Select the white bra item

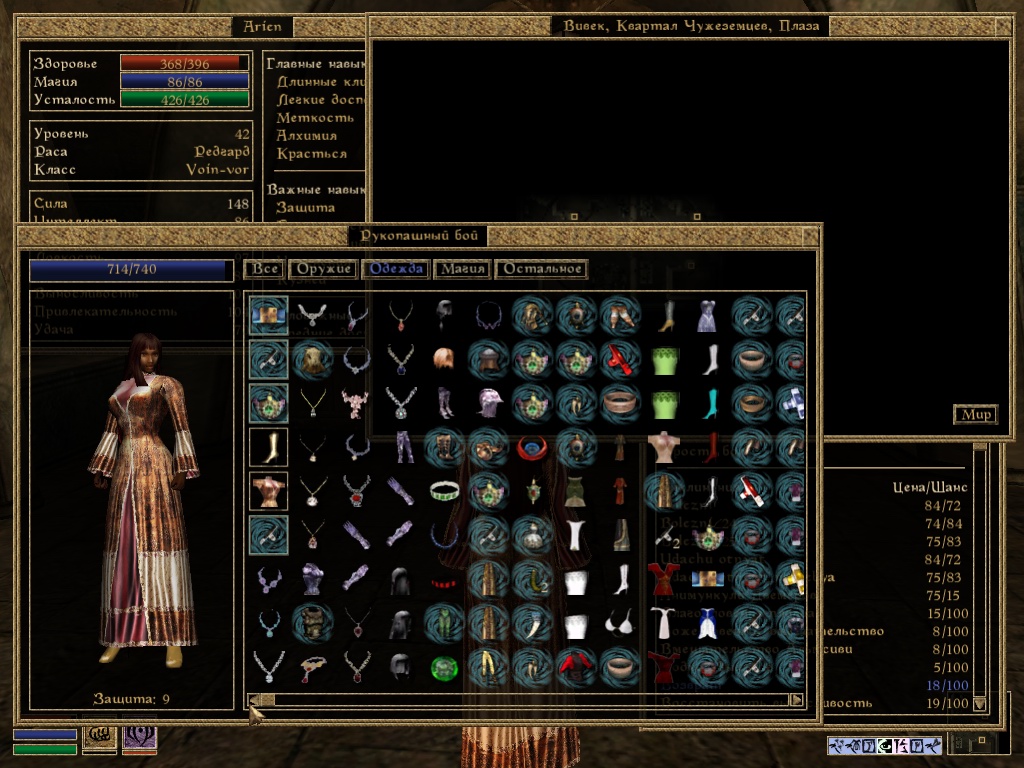(x=622, y=623)
